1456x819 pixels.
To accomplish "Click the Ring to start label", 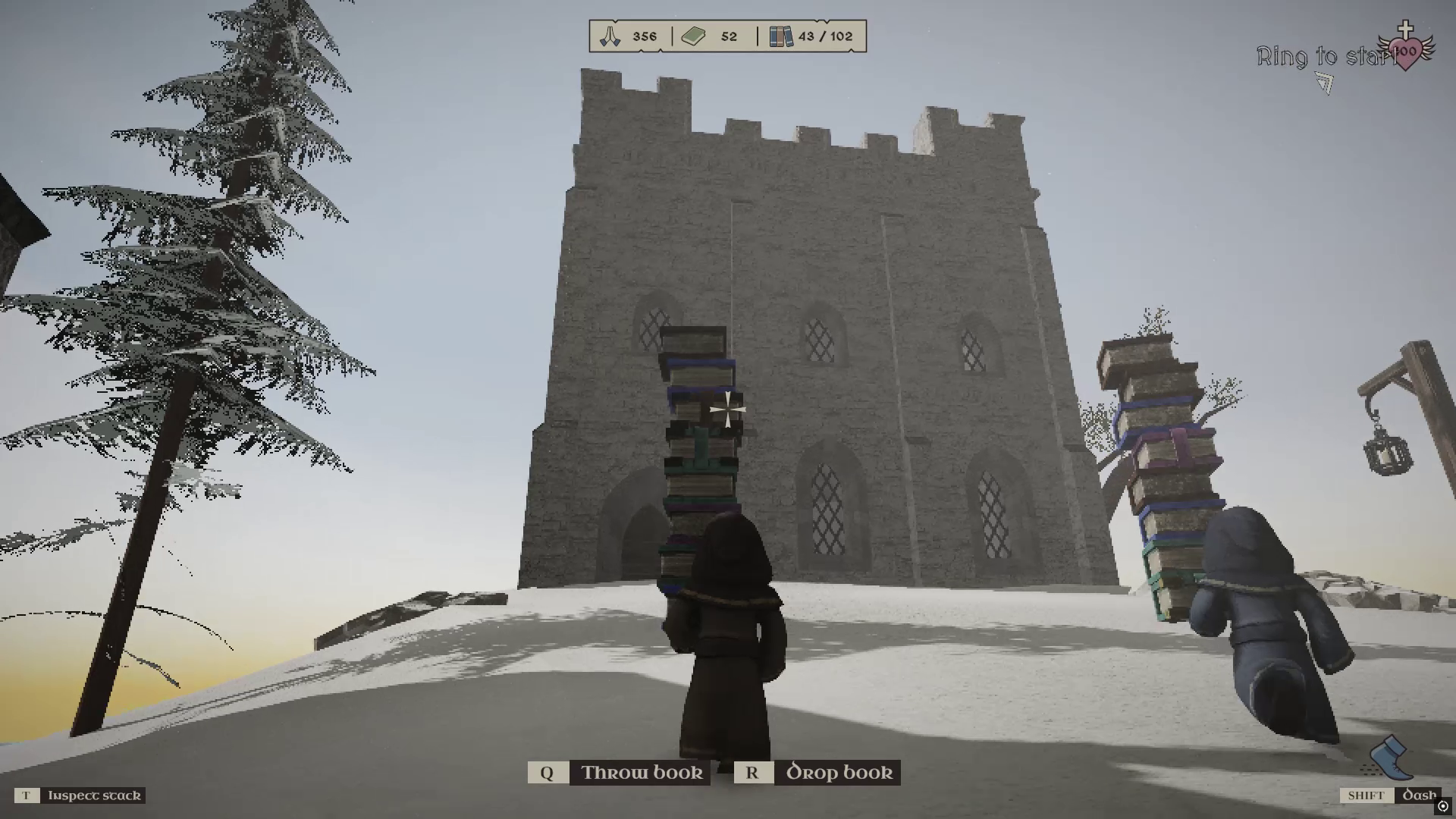I will (1325, 54).
